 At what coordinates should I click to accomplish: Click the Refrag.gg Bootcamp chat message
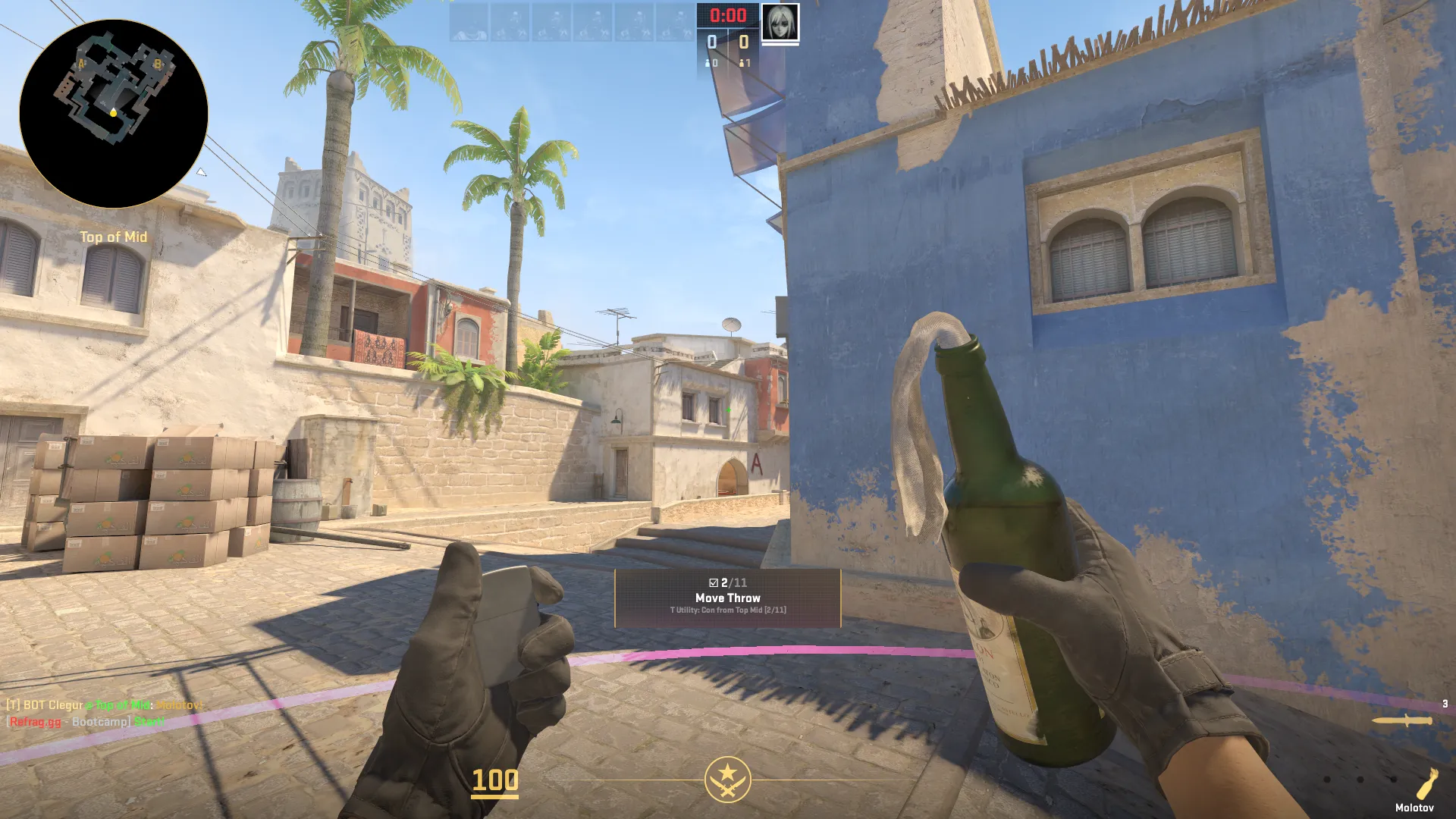coord(86,721)
